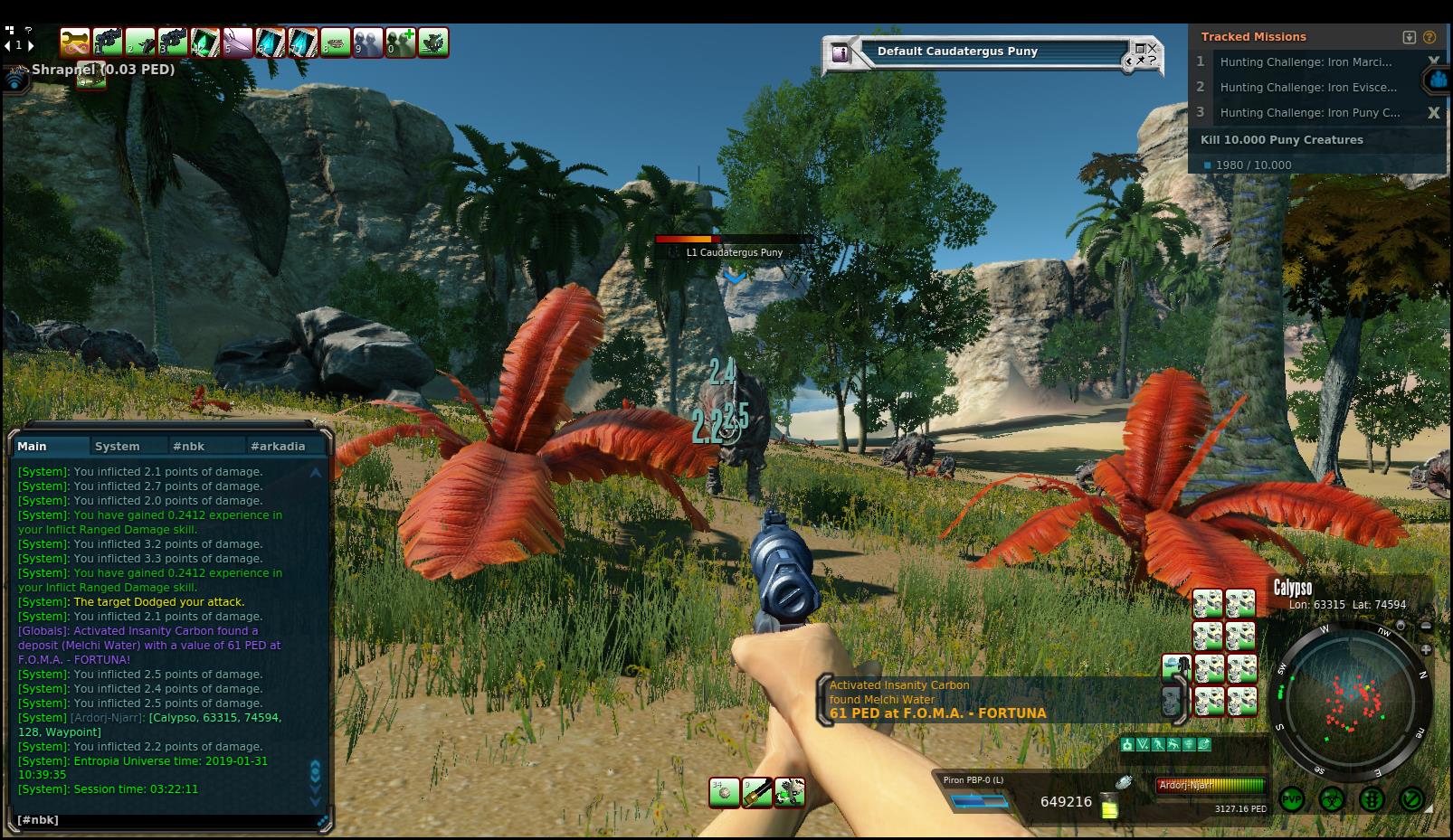The height and width of the screenshot is (840, 1453).
Task: Click the biohazard icon below radar
Action: click(1332, 799)
